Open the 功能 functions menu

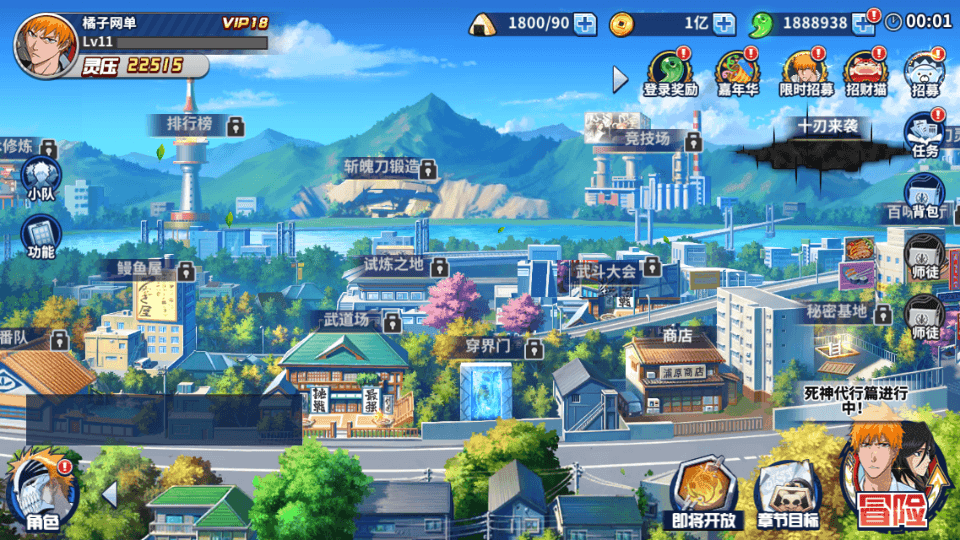point(42,238)
